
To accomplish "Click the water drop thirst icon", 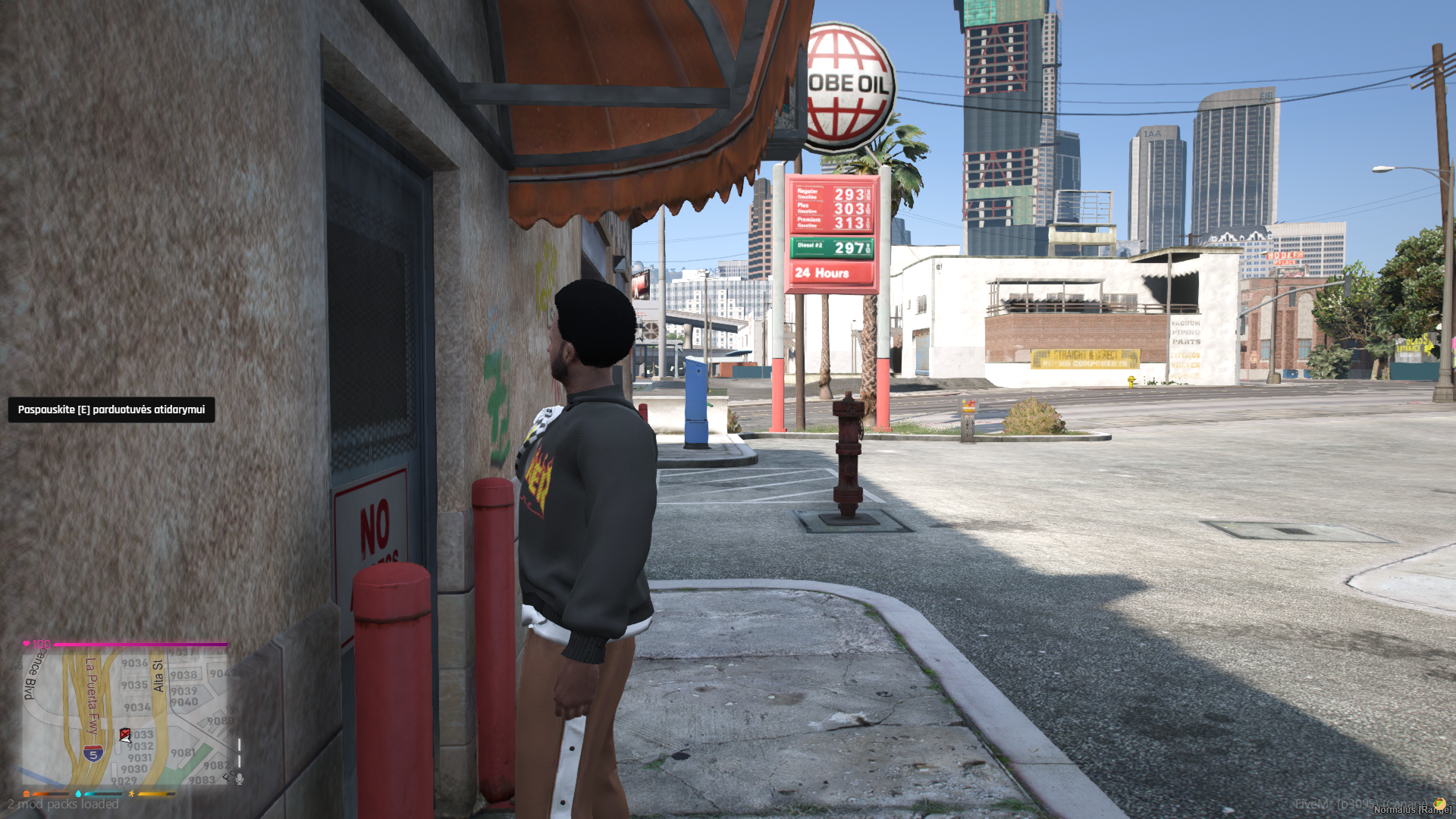I will click(x=78, y=794).
